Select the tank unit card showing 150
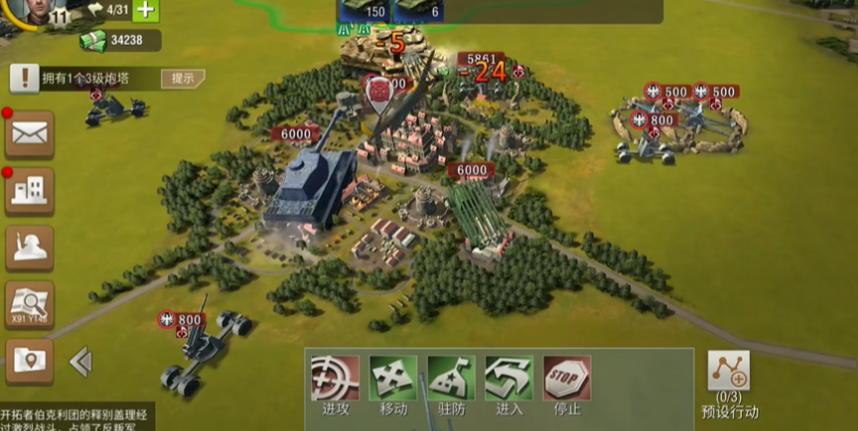The height and width of the screenshot is (431, 858). [364, 10]
